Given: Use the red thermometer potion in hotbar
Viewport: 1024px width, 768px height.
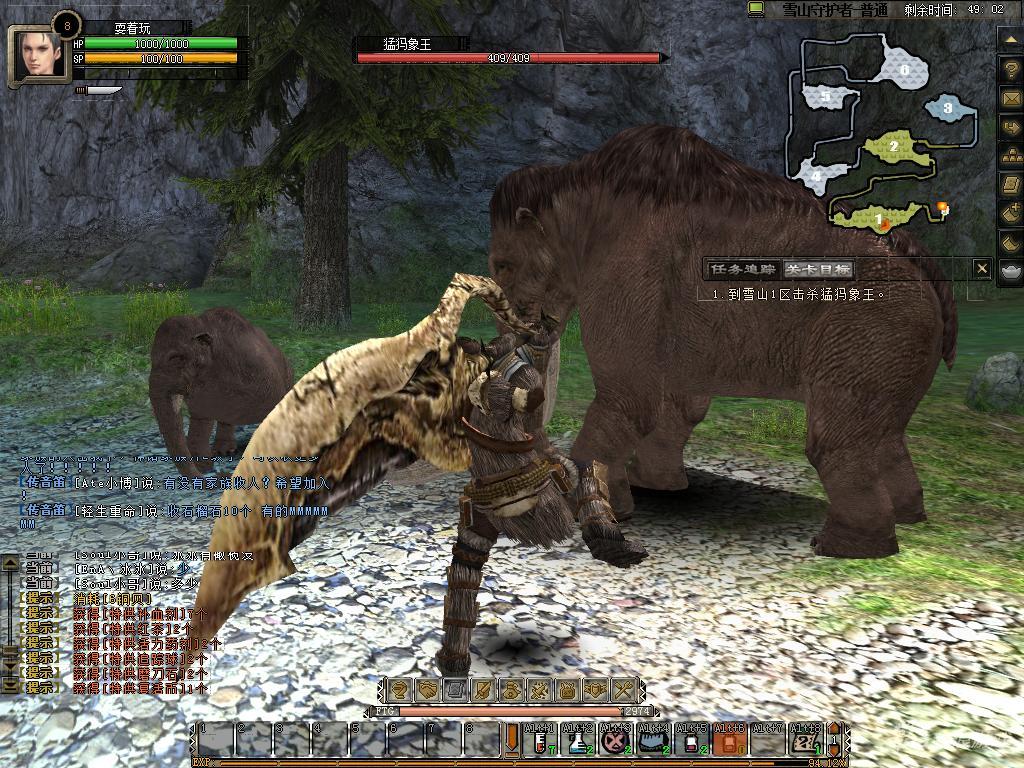Looking at the screenshot, I should (x=541, y=741).
